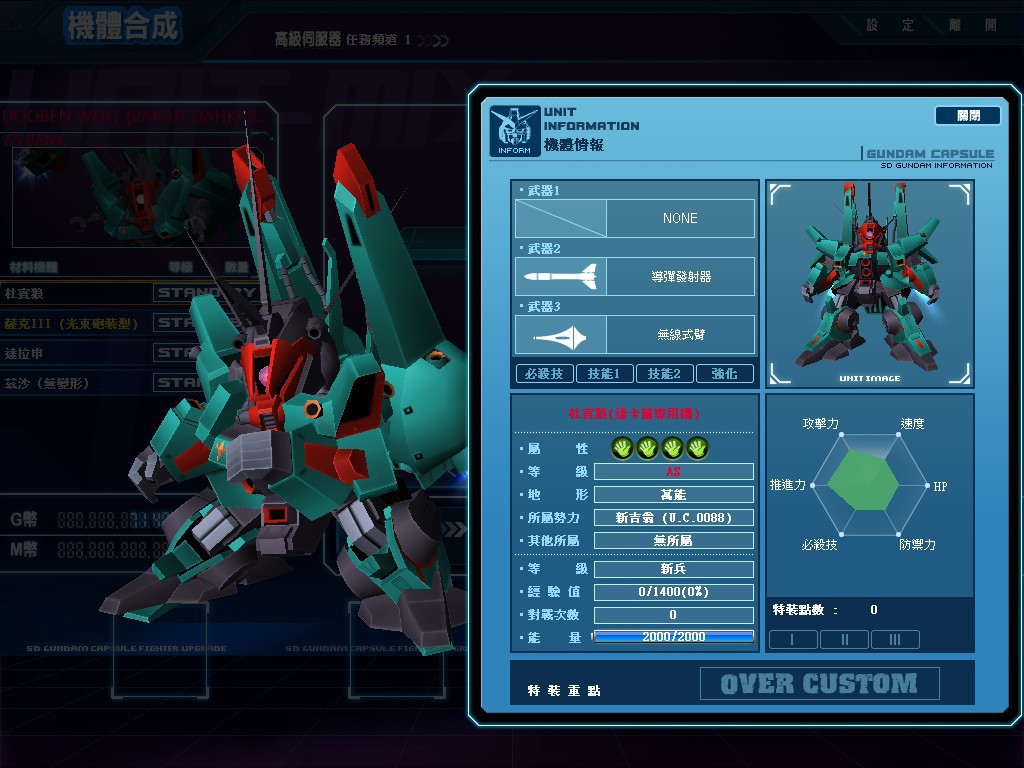The width and height of the screenshot is (1024, 768).
Task: Close the unit information panel with 關閉
Action: (967, 116)
